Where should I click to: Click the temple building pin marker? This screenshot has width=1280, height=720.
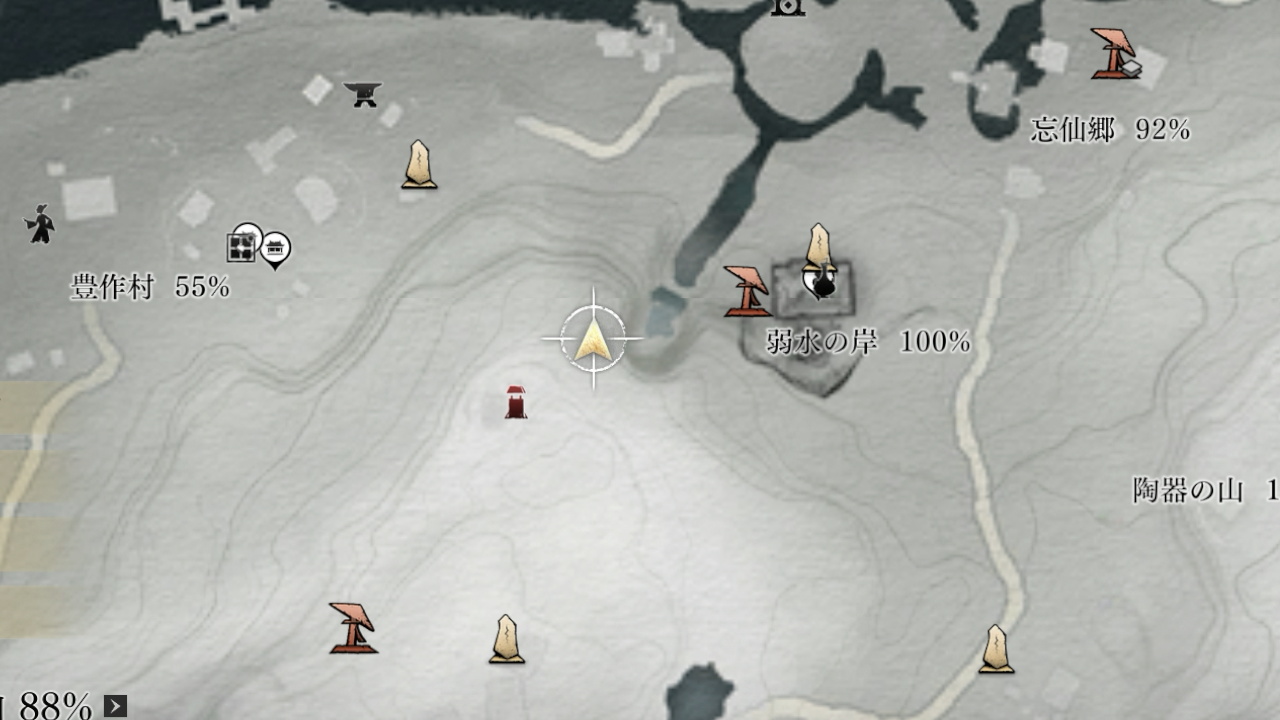point(275,248)
